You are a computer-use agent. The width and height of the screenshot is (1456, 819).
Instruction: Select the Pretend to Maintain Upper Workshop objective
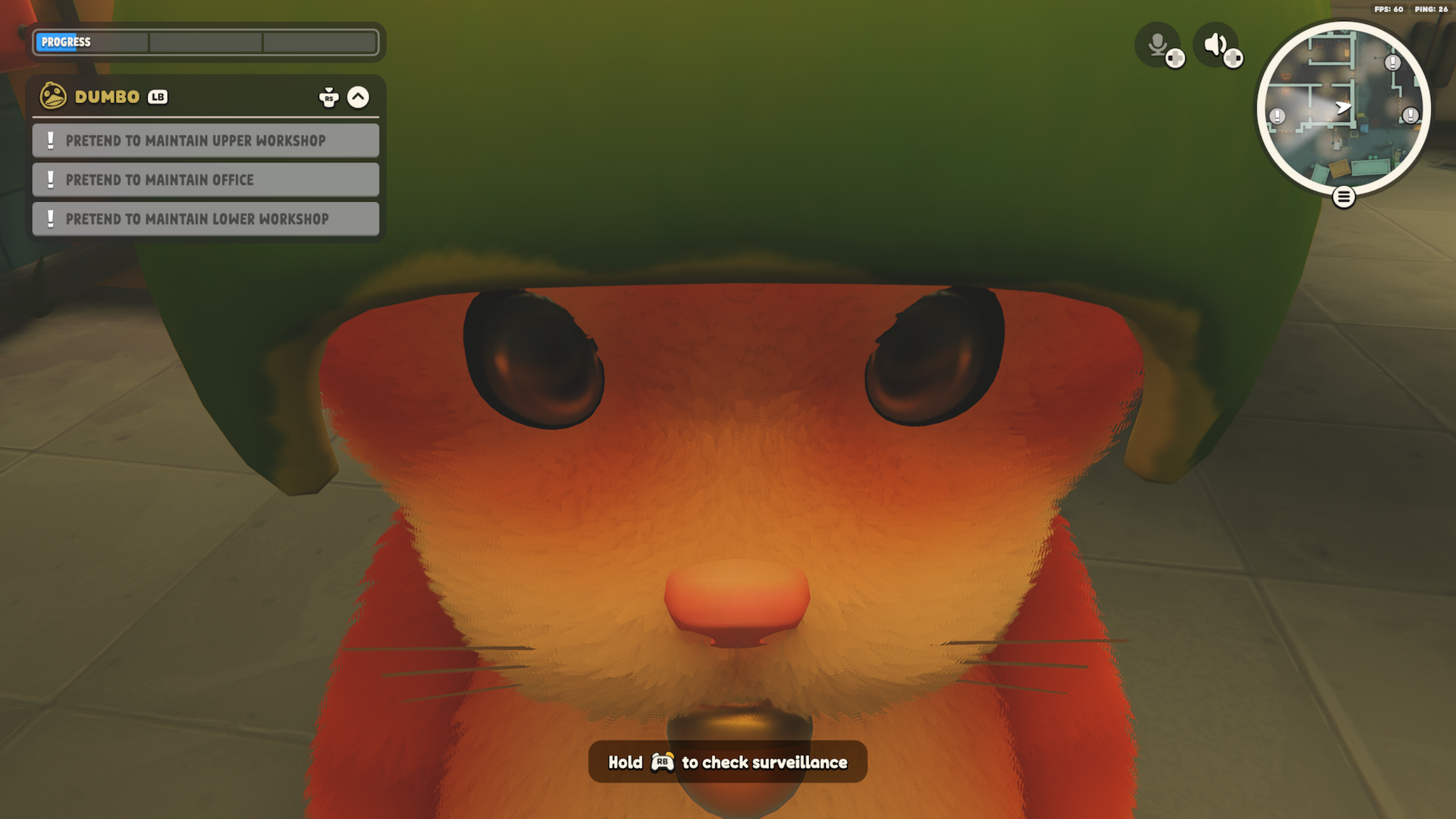206,141
